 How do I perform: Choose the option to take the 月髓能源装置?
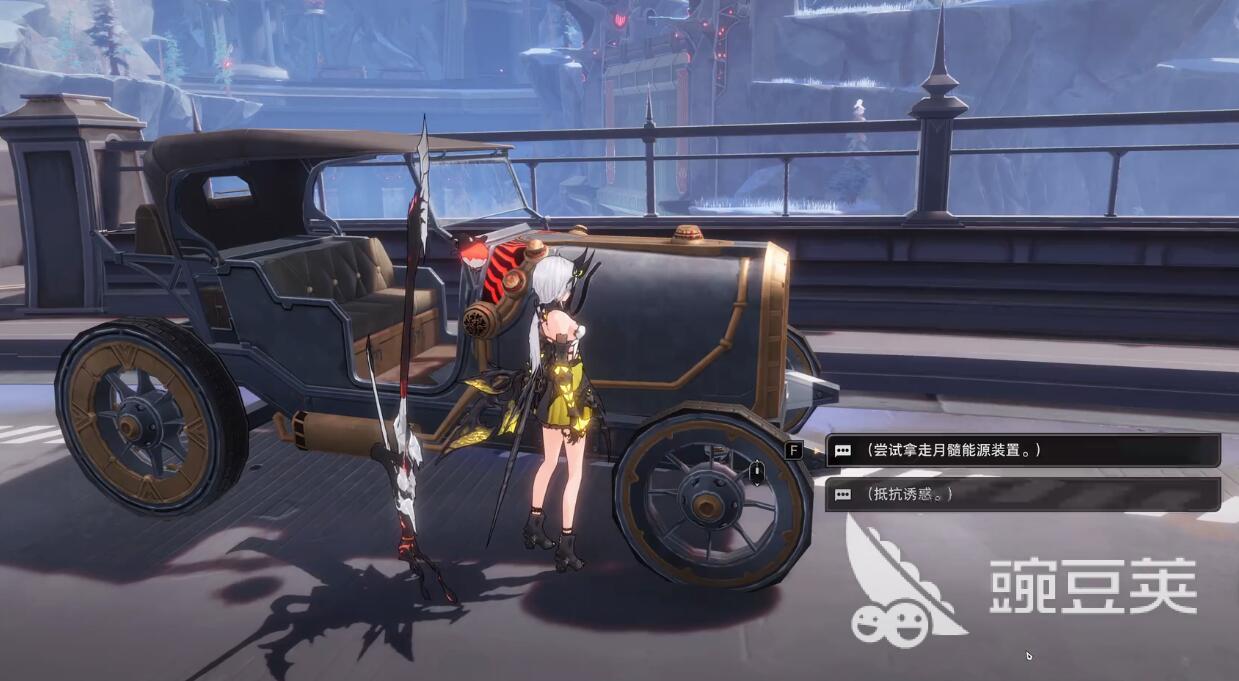coord(1020,451)
